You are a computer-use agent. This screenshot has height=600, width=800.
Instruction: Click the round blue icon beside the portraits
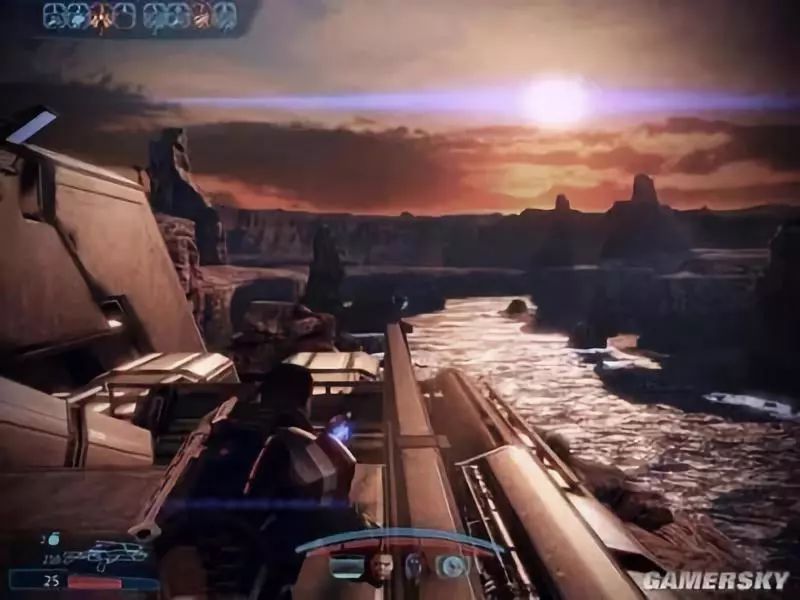(x=451, y=566)
